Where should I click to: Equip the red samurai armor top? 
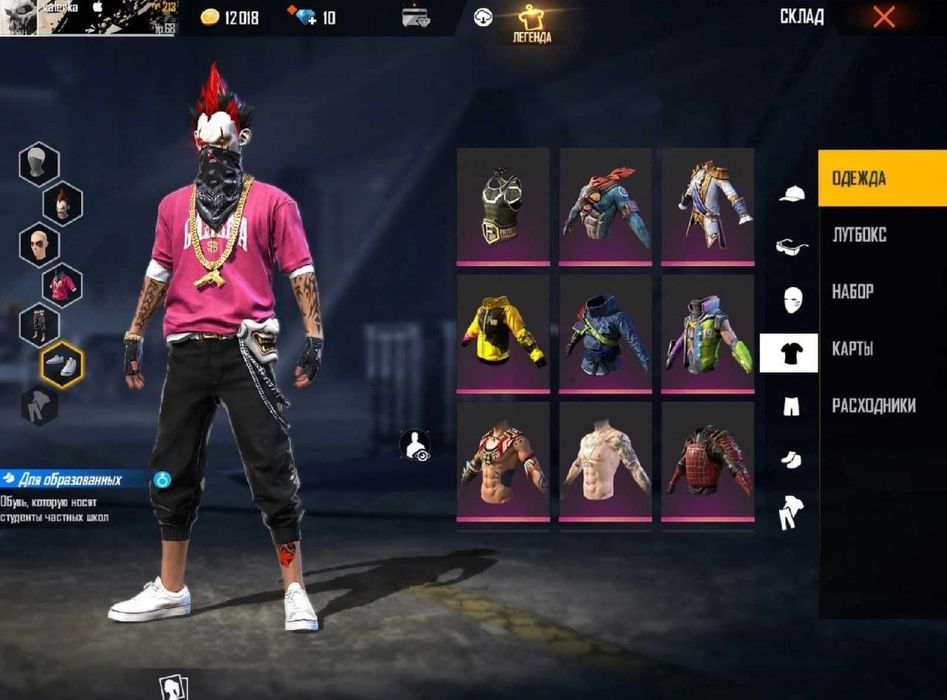[707, 461]
